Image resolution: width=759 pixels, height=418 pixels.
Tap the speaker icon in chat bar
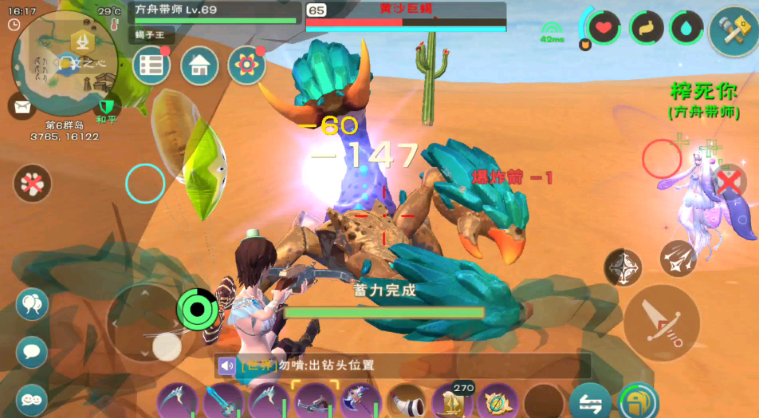click(227, 366)
